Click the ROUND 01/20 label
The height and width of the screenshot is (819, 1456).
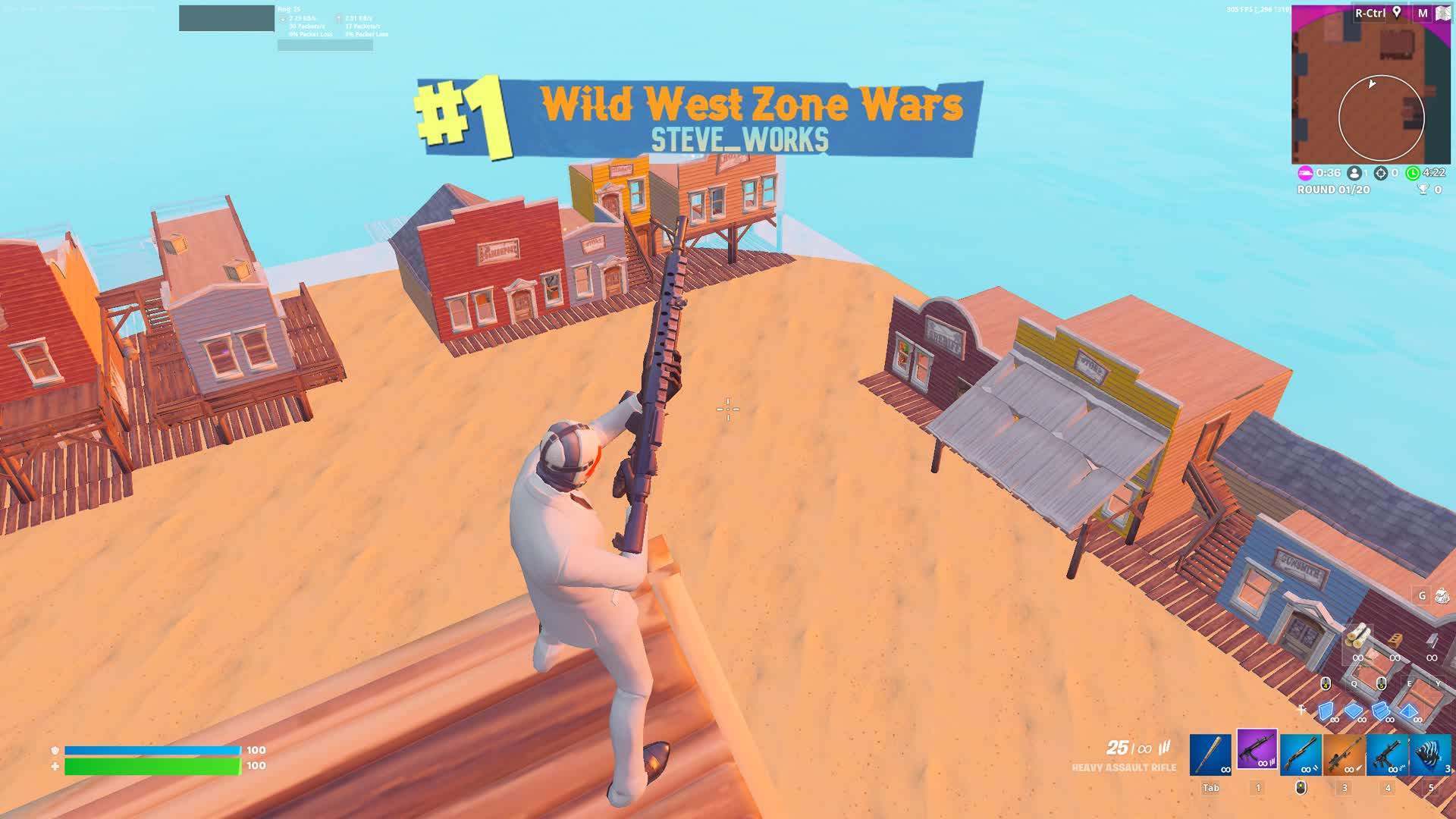click(1332, 190)
